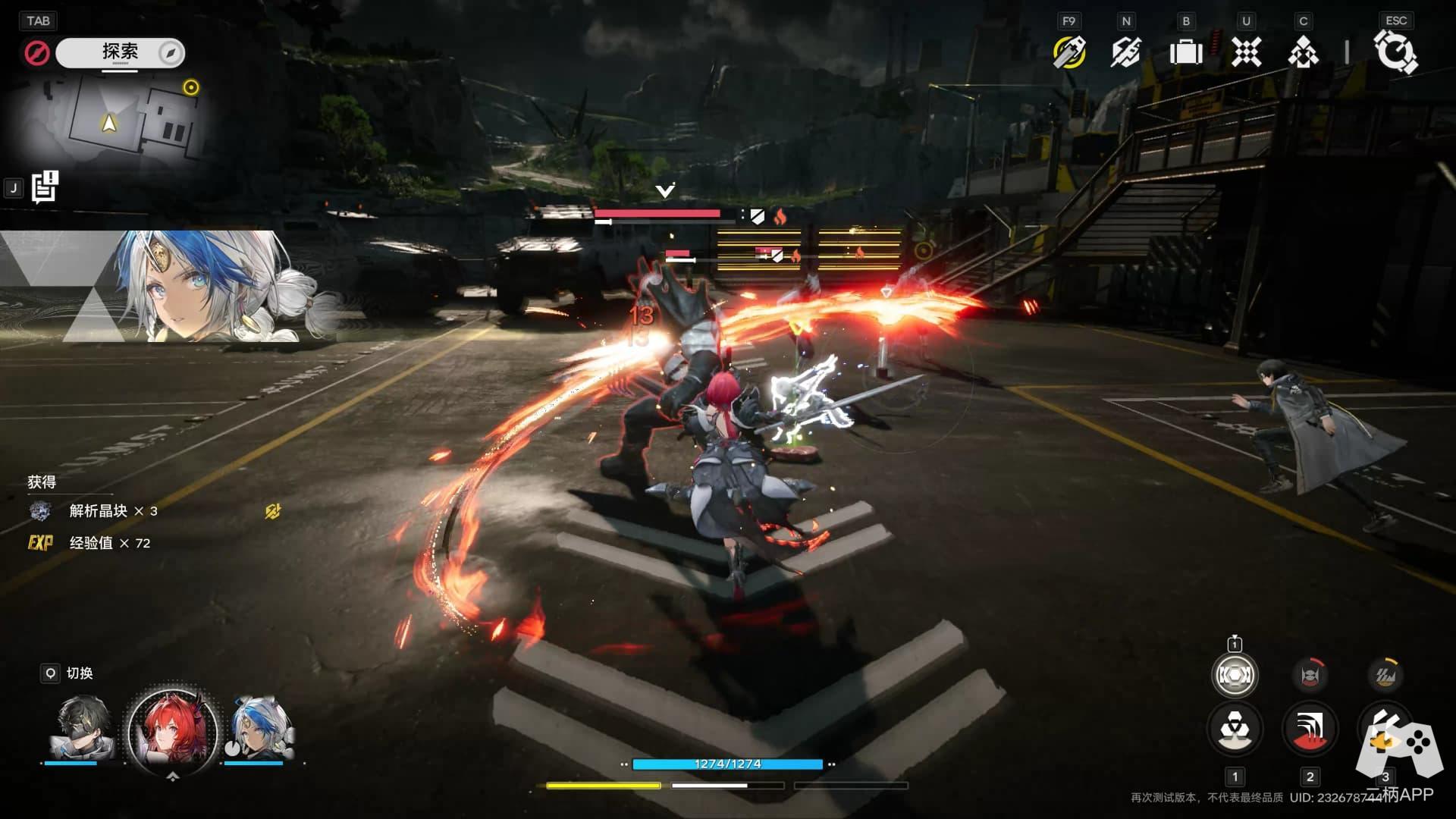Open the diamond arrow character menu icon
This screenshot has height=819, width=1456.
tap(1303, 52)
